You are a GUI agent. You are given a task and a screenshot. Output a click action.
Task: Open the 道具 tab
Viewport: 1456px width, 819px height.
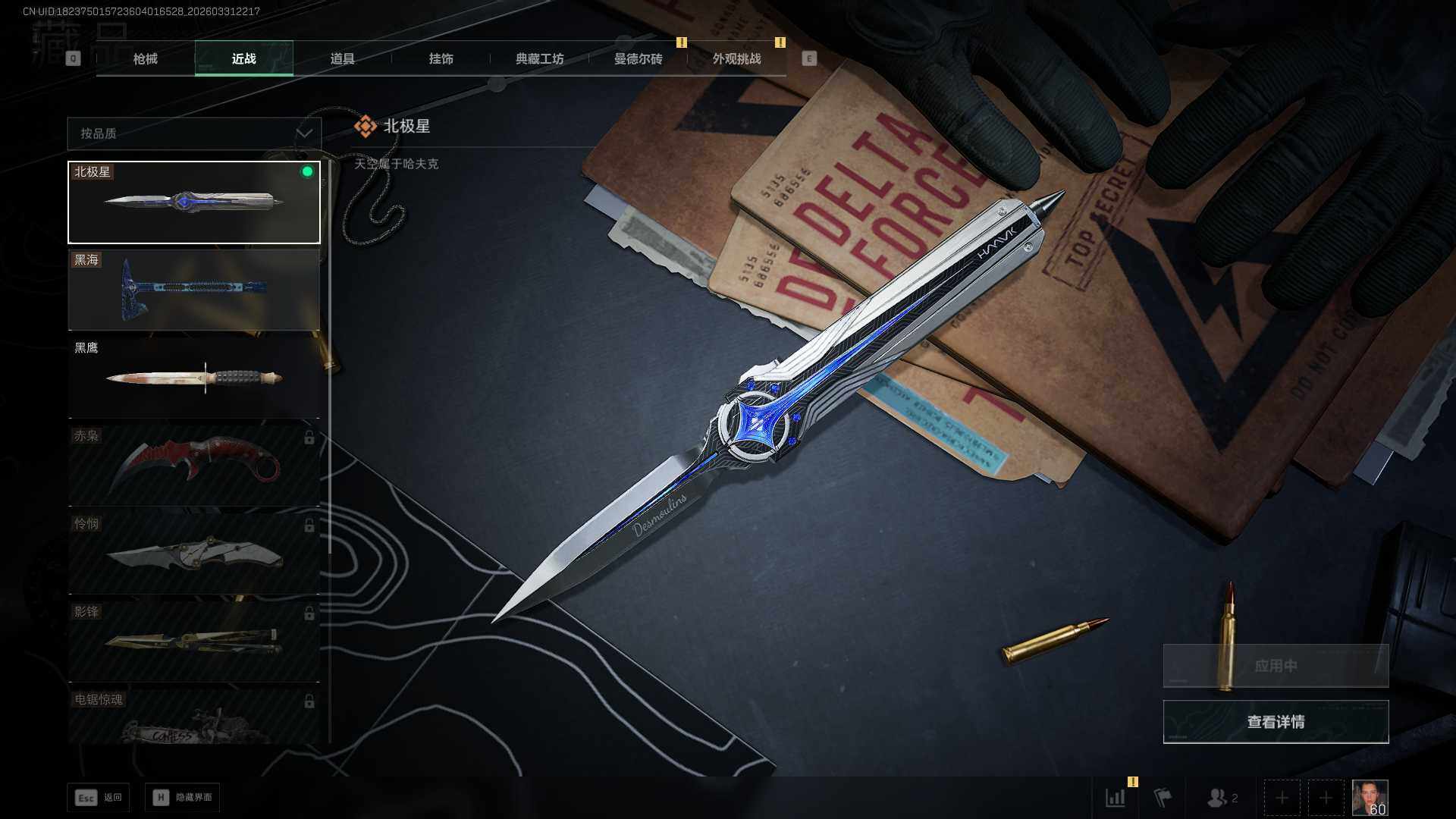click(342, 59)
